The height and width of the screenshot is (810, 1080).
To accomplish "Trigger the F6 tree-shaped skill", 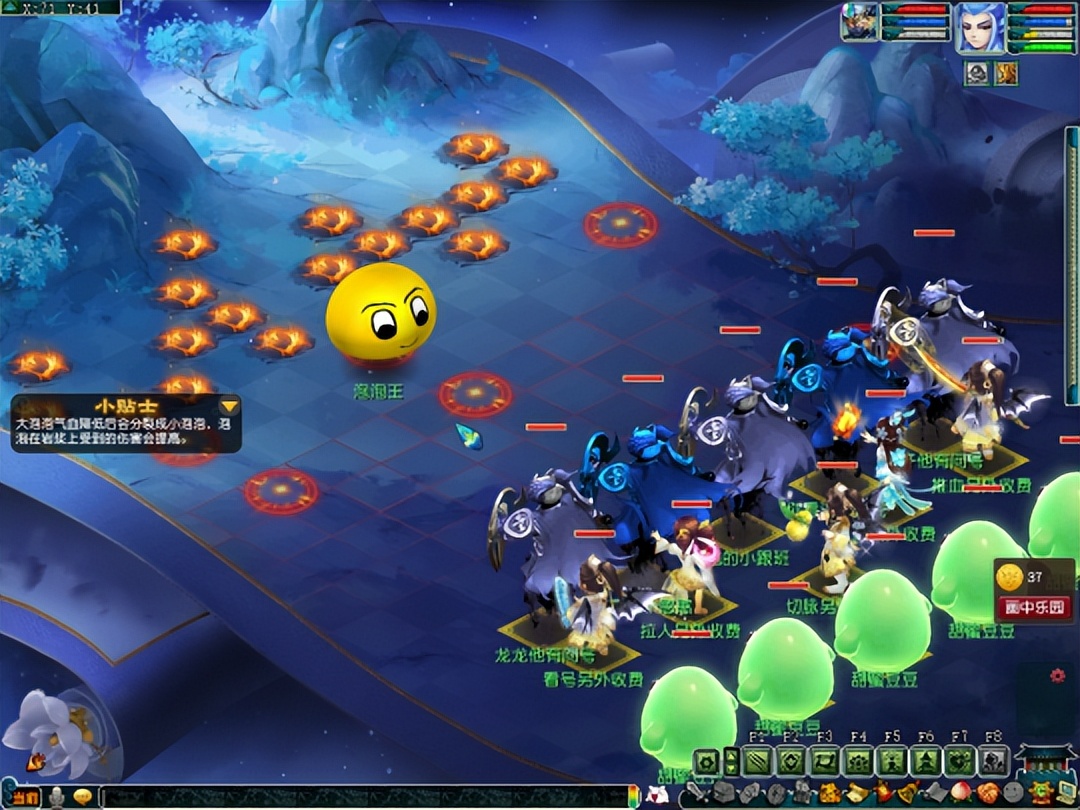I will [x=926, y=762].
